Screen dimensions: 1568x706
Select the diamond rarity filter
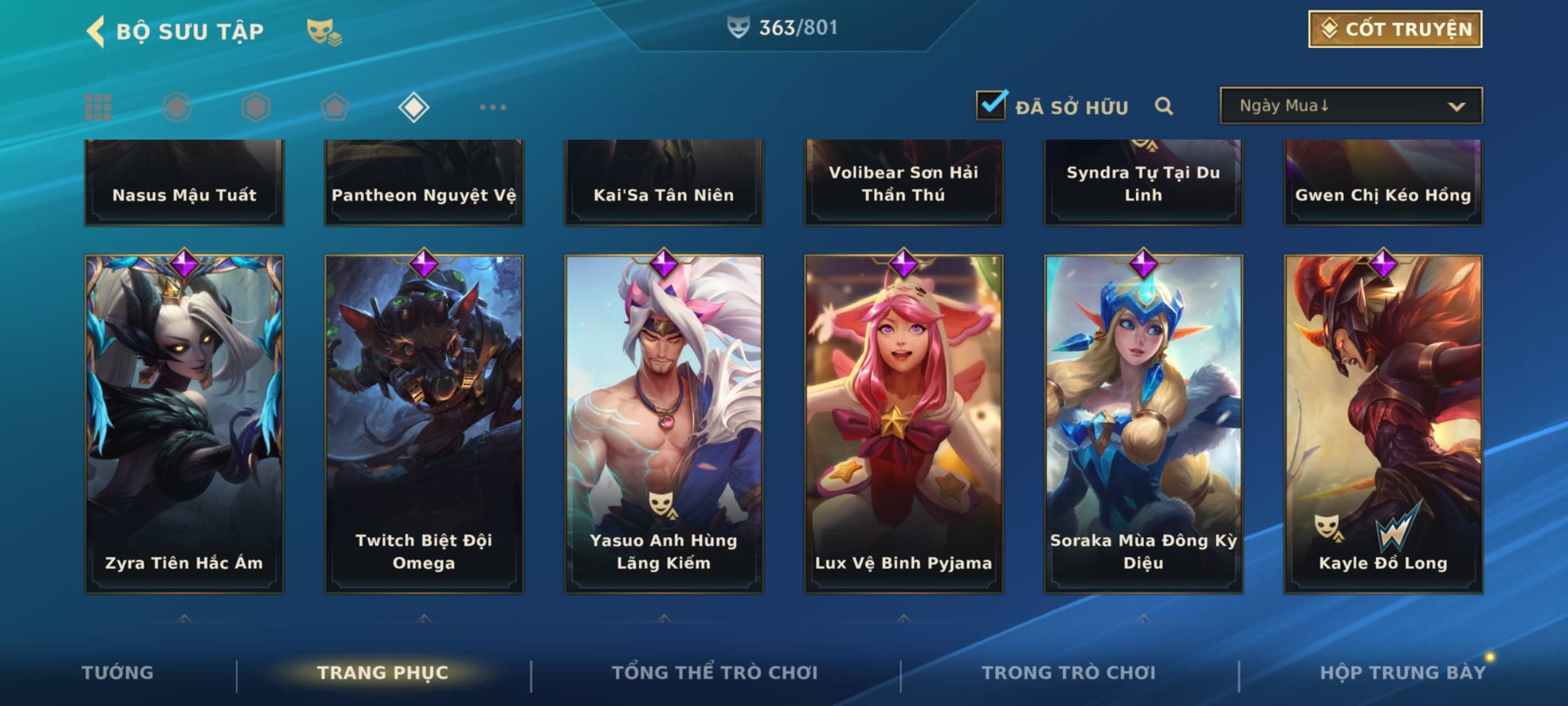tap(414, 107)
